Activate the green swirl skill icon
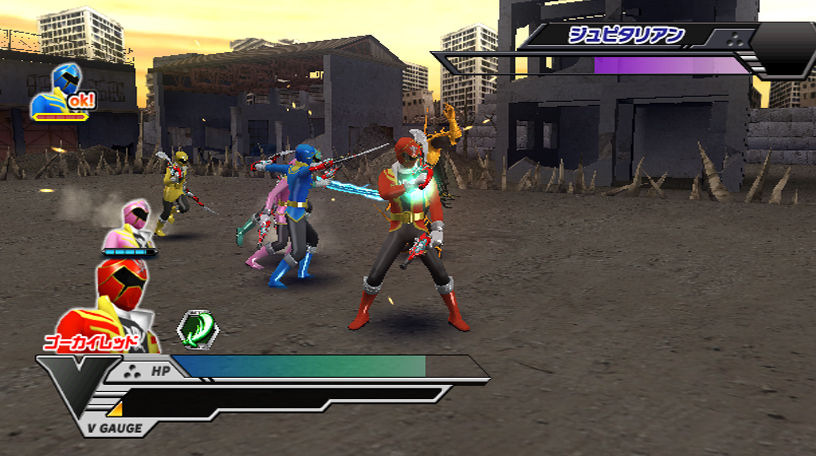The width and height of the screenshot is (816, 456). tap(196, 328)
